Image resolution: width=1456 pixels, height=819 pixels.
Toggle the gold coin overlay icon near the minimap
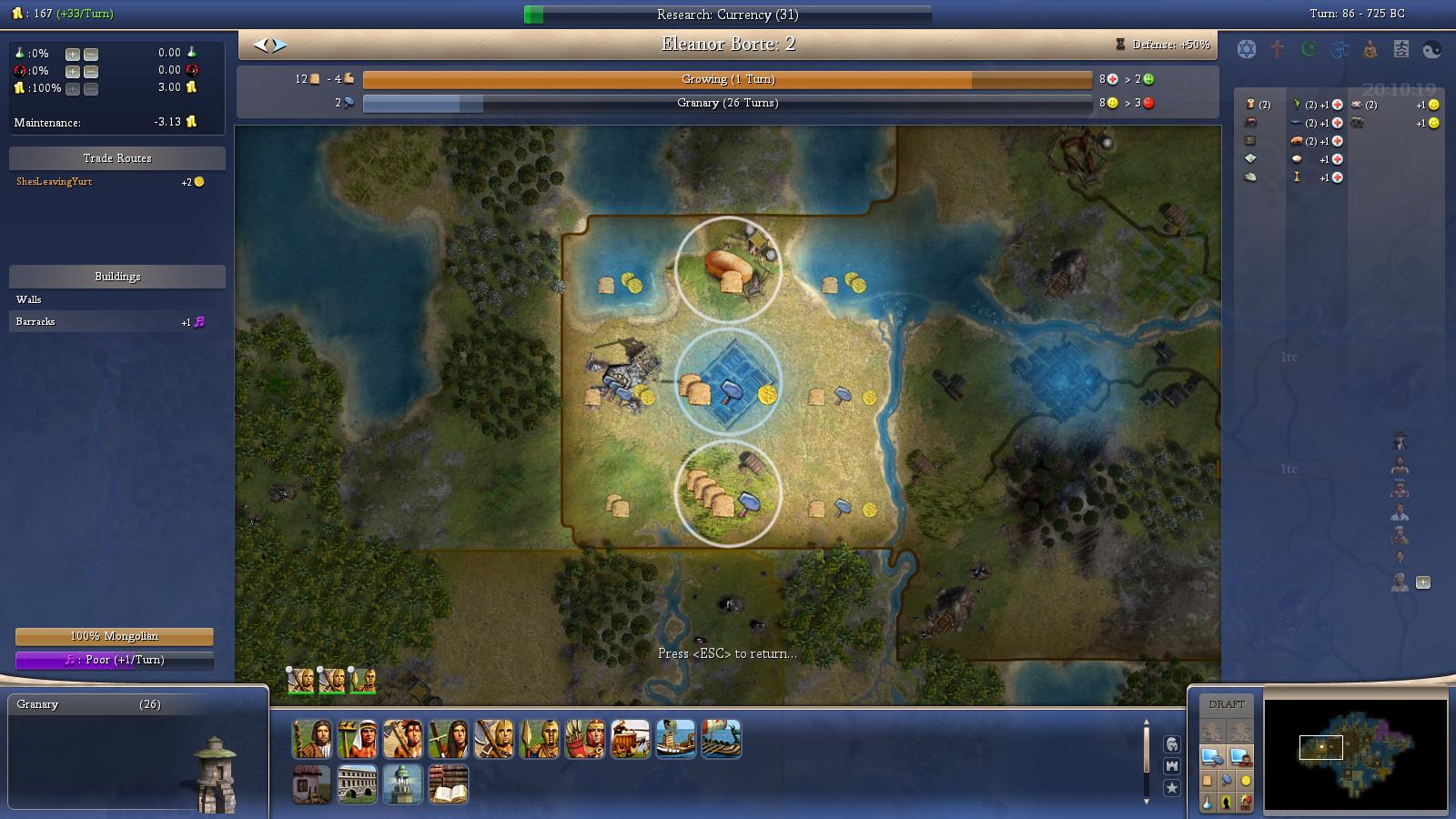1246,782
